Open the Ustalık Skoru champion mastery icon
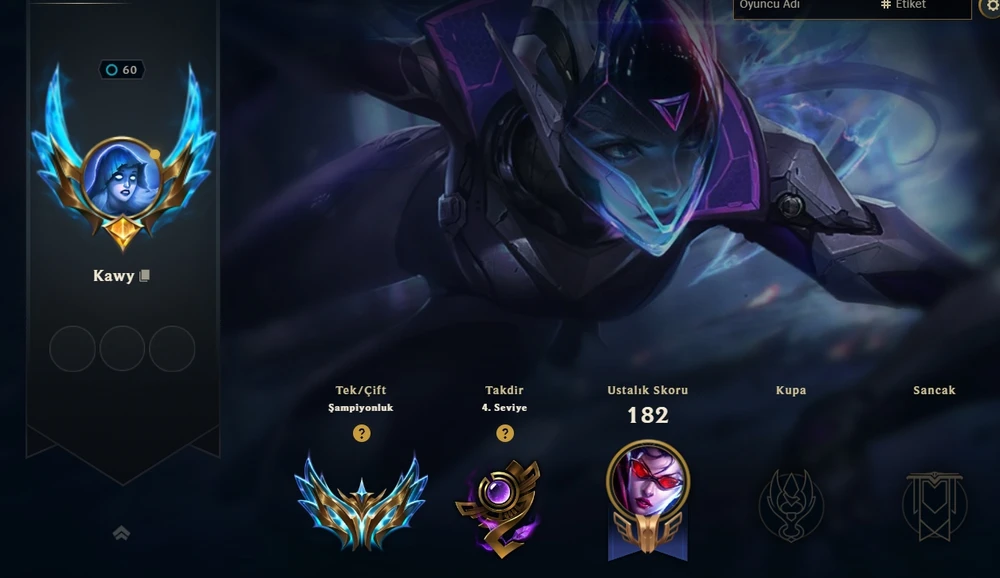This screenshot has width=1000, height=578. tap(647, 497)
